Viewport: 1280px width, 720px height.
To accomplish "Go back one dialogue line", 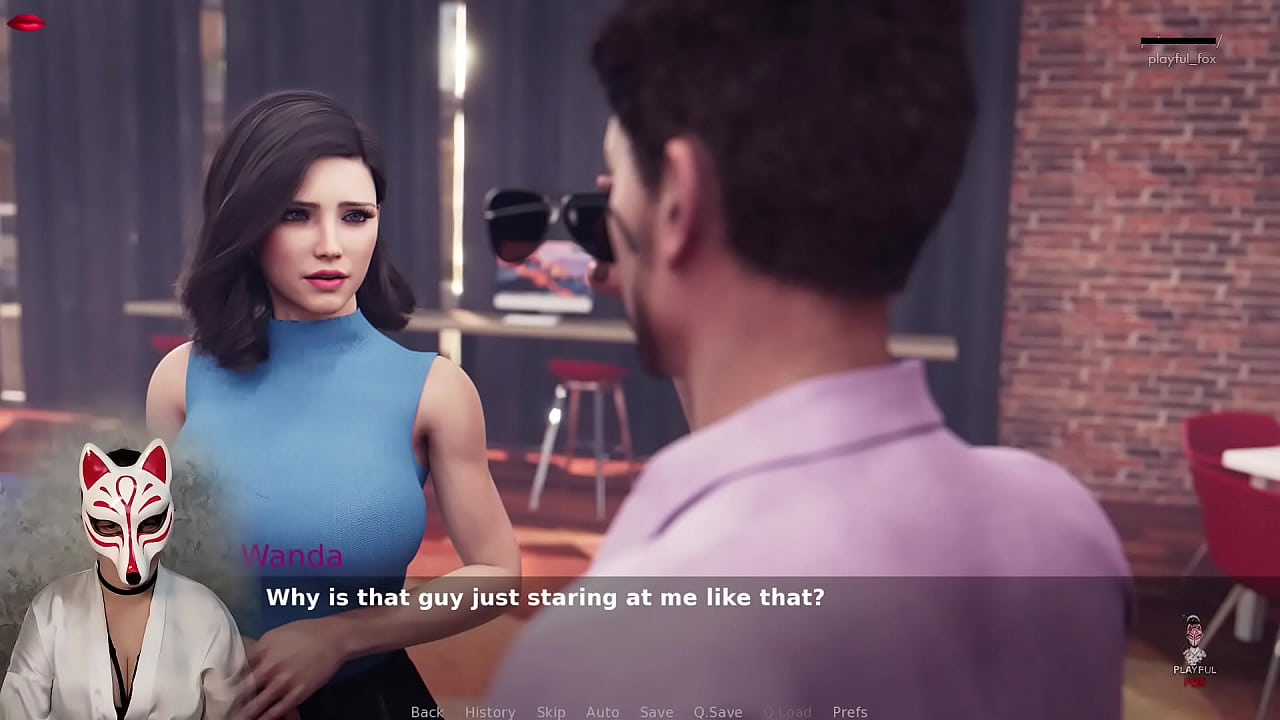I will click(427, 712).
